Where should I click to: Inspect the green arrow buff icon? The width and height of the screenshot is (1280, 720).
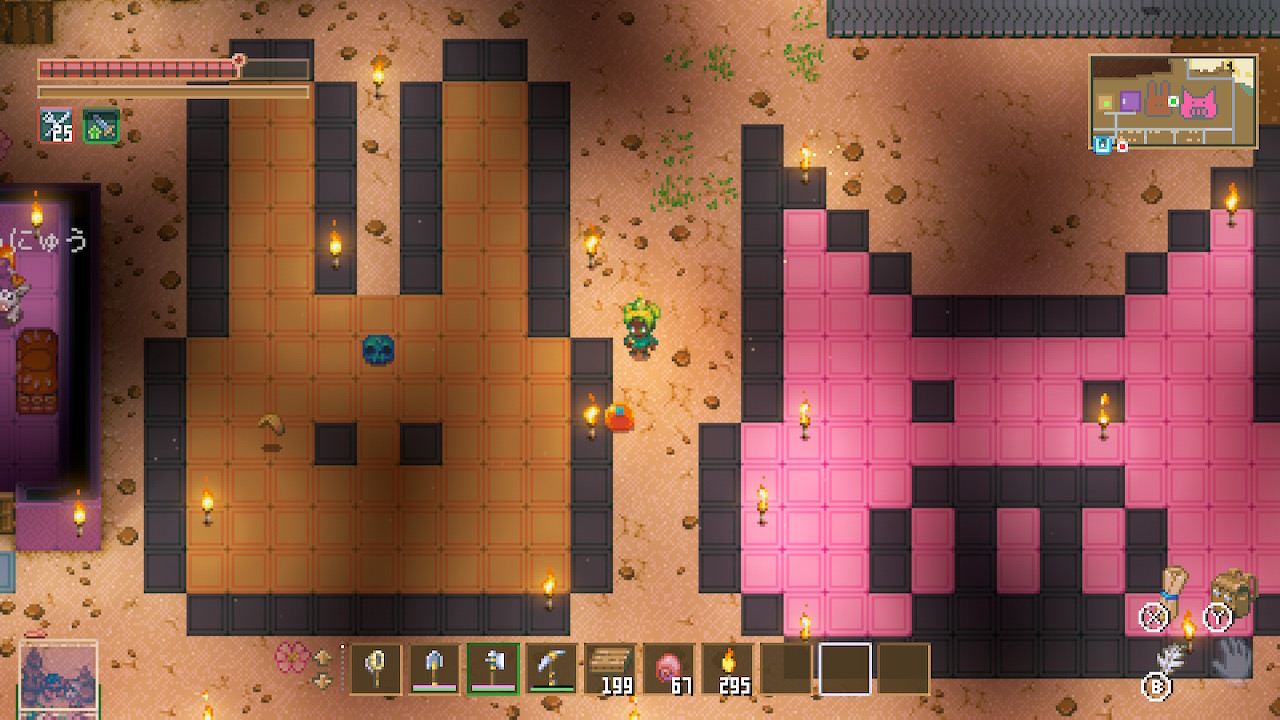[101, 125]
